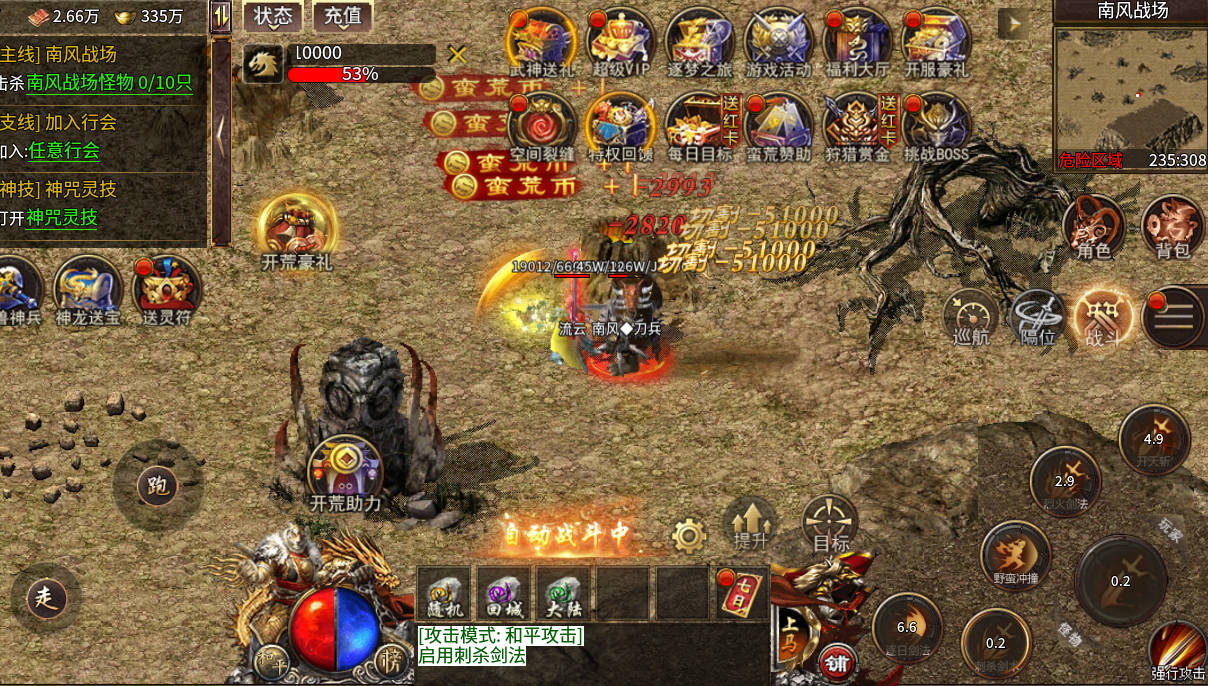Activate the 野蛮冲撞 charge skill
The width and height of the screenshot is (1208, 686).
[x=1014, y=555]
